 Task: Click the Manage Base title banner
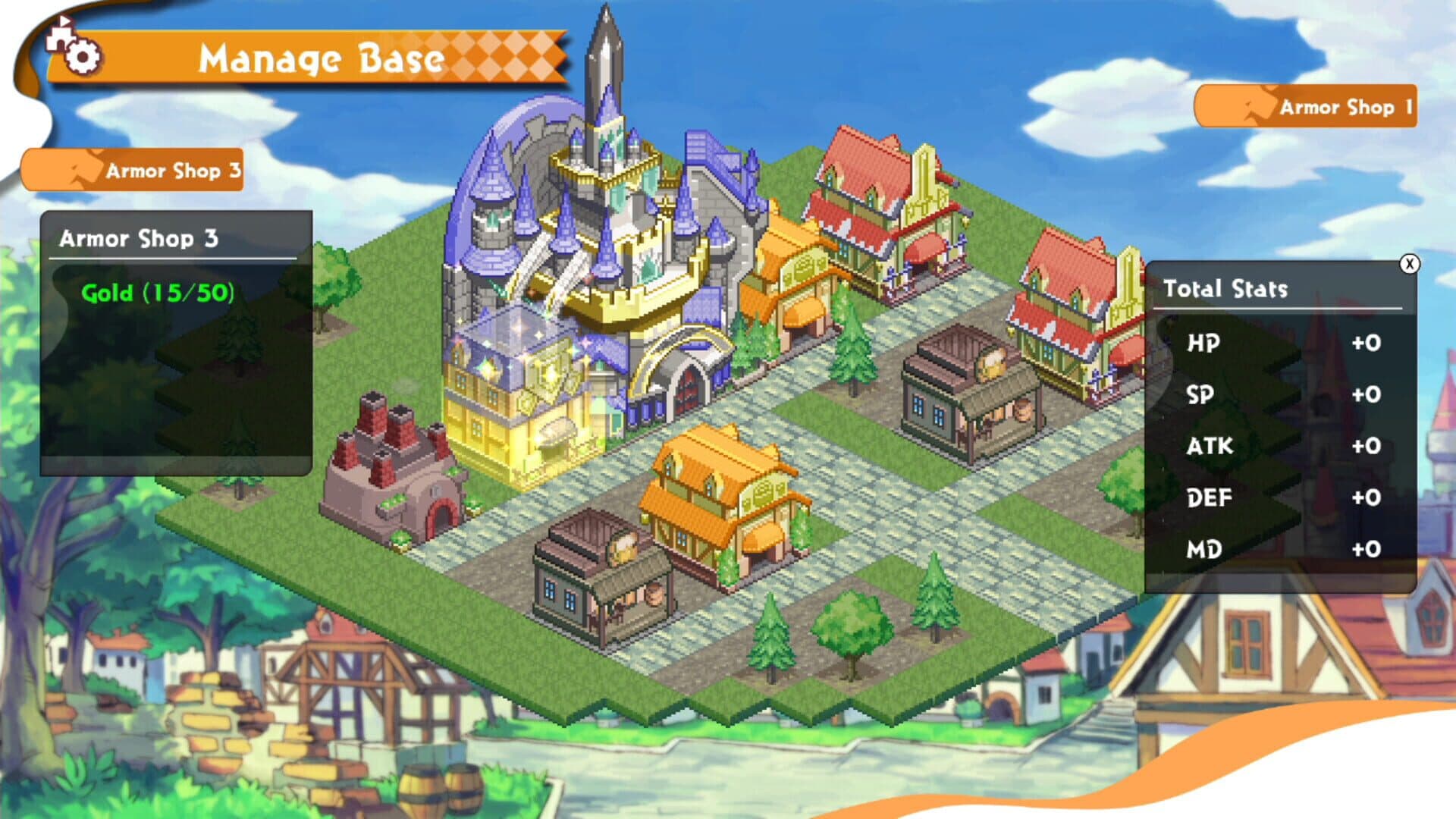pyautogui.click(x=322, y=57)
